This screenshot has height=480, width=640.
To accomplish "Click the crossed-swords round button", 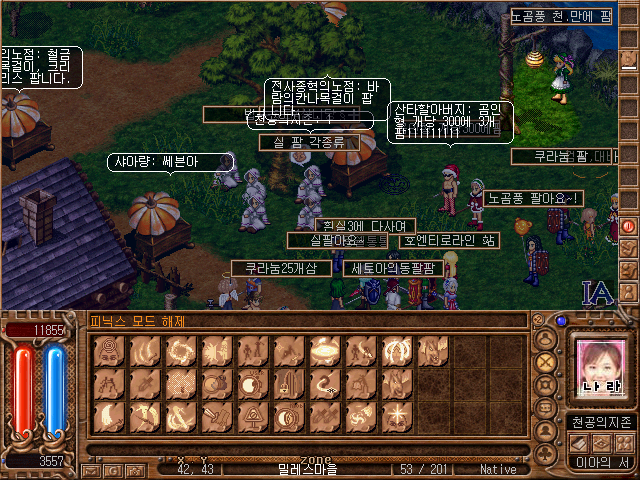I will [x=546, y=361].
